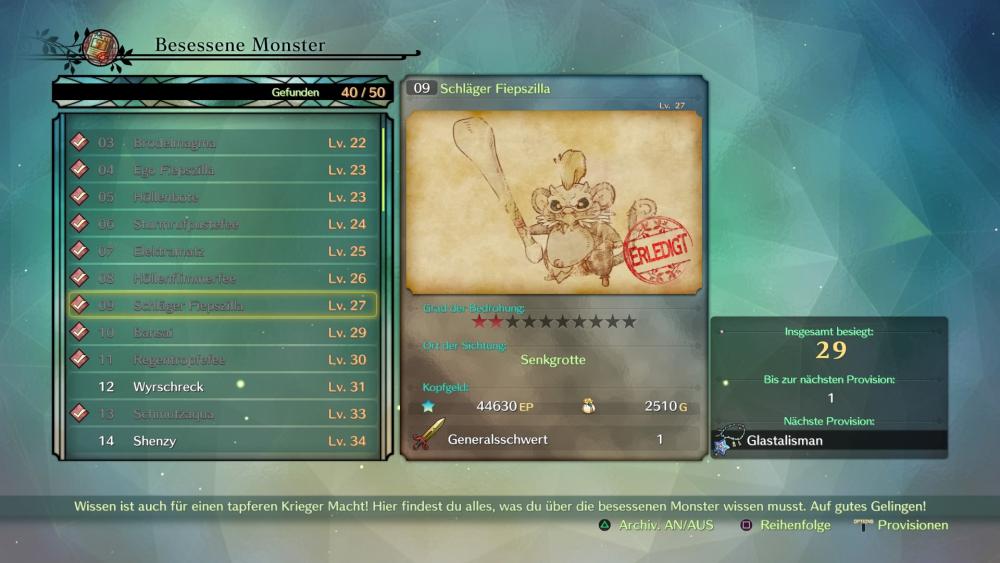This screenshot has width=1000, height=563.
Task: Click the Glastalisman next reward
Action: [830, 440]
